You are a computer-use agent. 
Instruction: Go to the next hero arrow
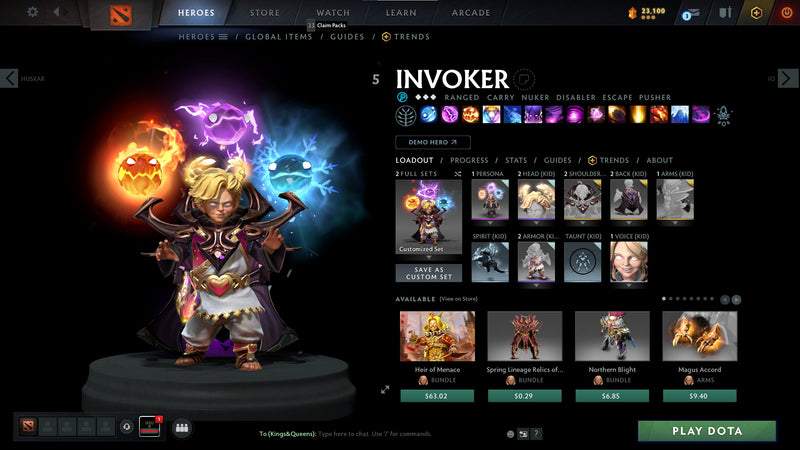click(x=788, y=78)
